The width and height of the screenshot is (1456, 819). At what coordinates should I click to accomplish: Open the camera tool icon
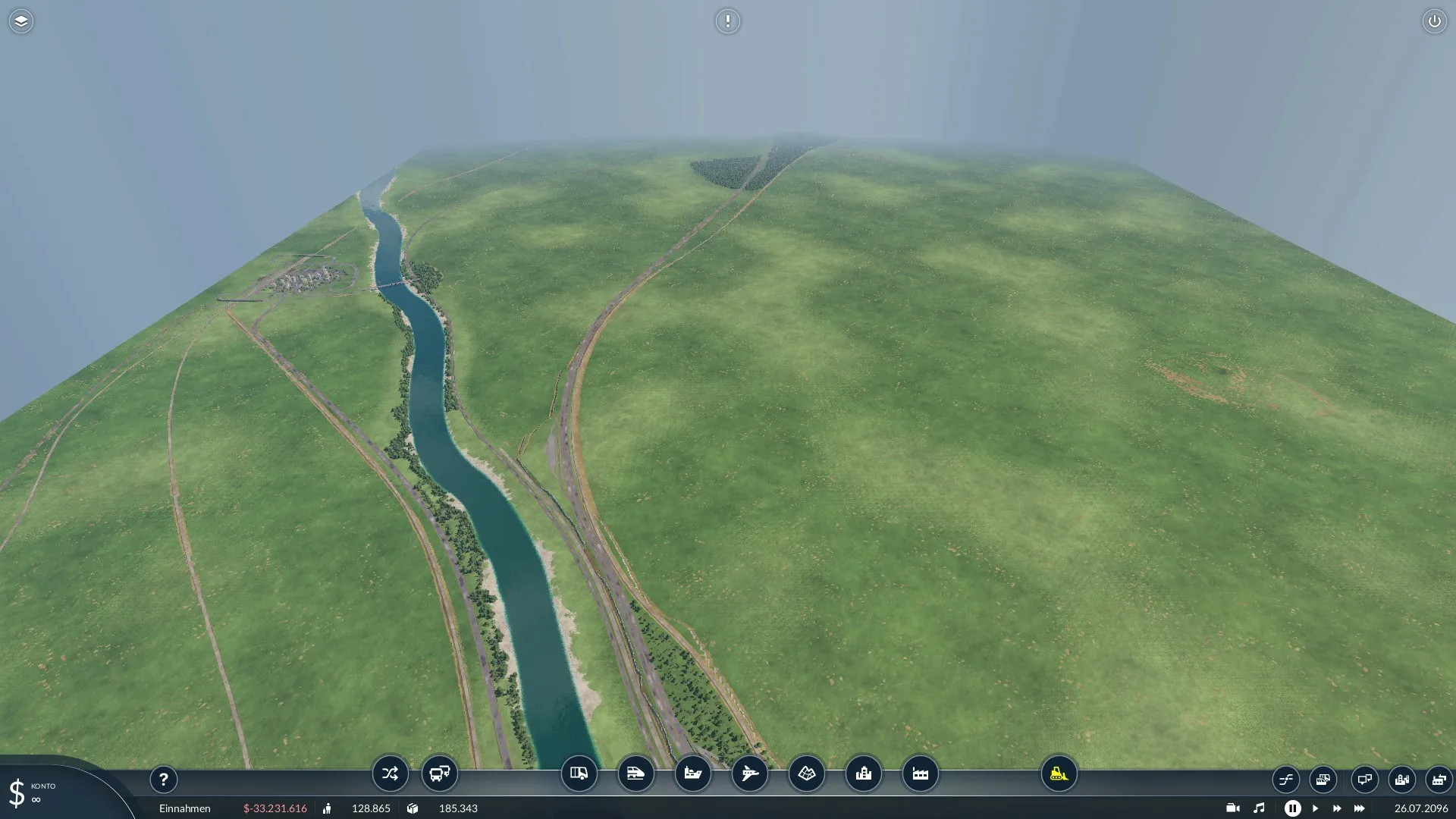tap(1232, 808)
